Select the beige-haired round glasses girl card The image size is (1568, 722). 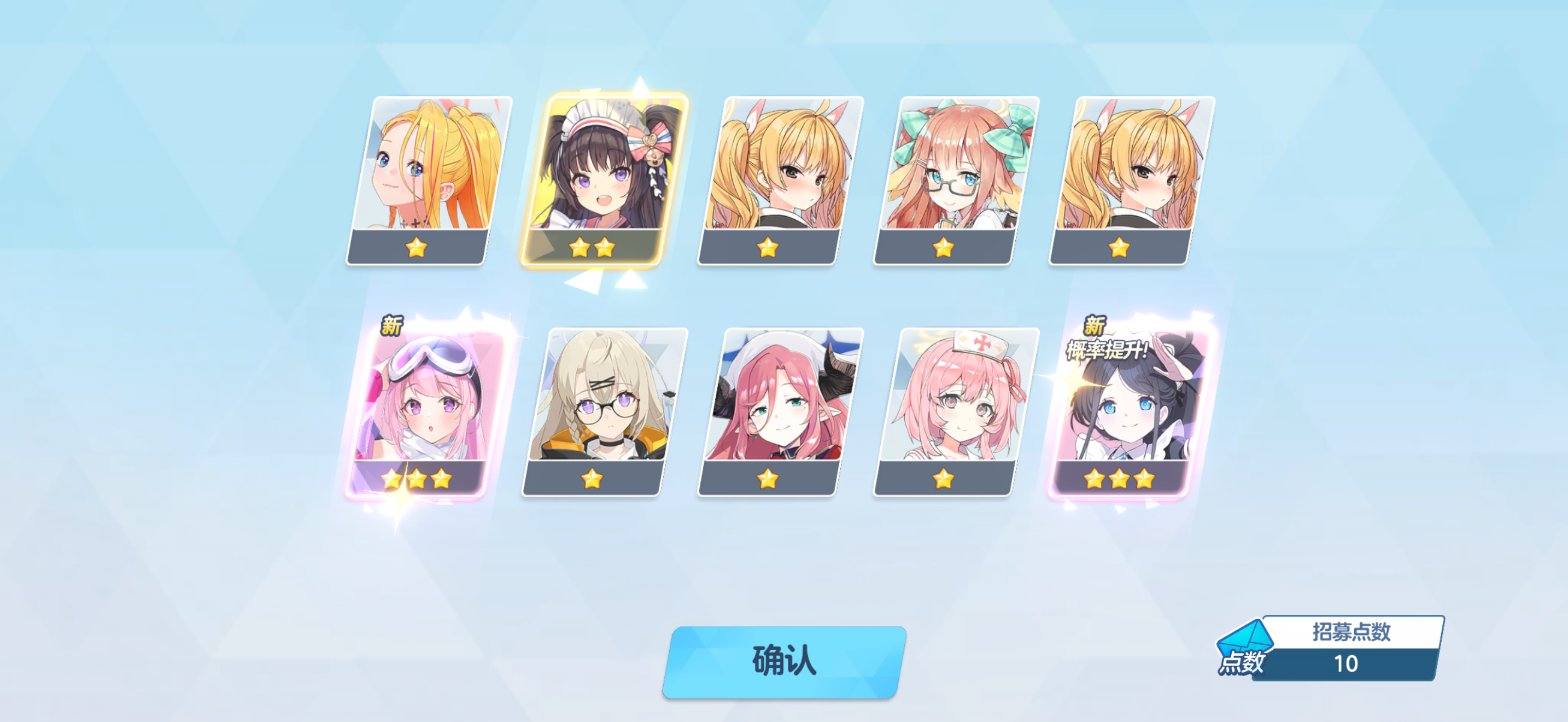[x=605, y=411]
